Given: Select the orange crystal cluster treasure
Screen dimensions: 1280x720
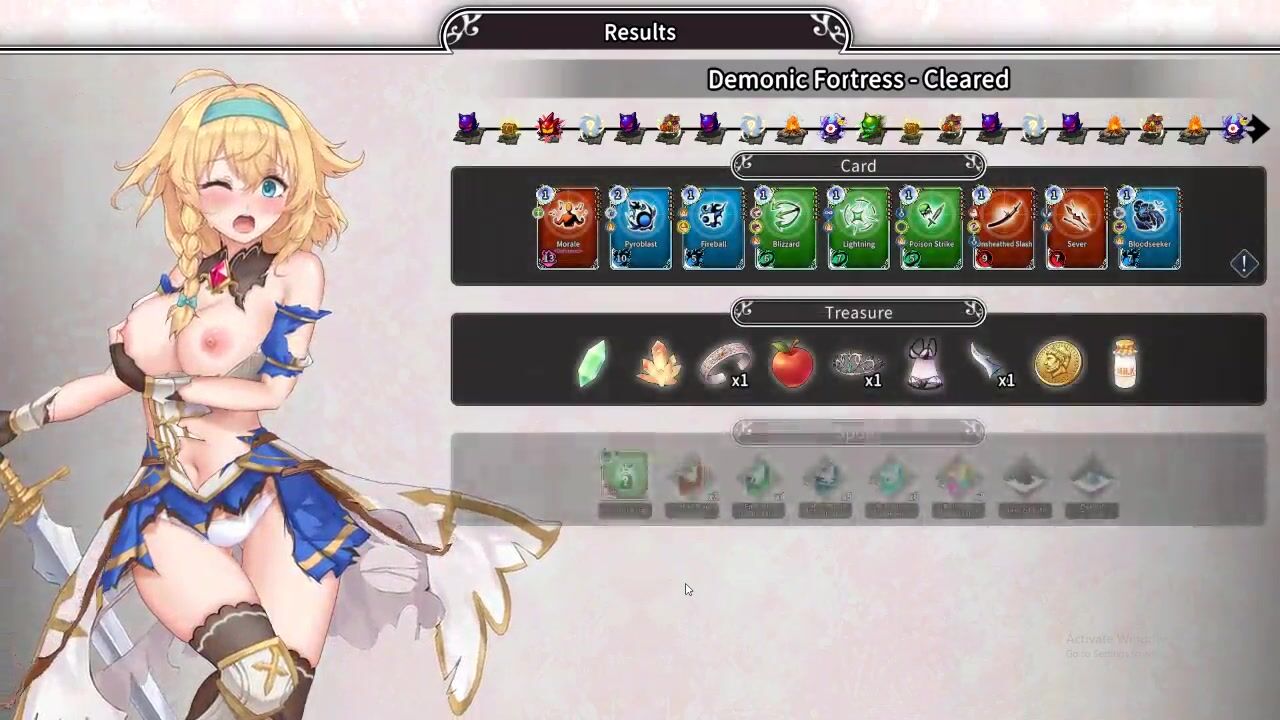Looking at the screenshot, I should click(659, 363).
